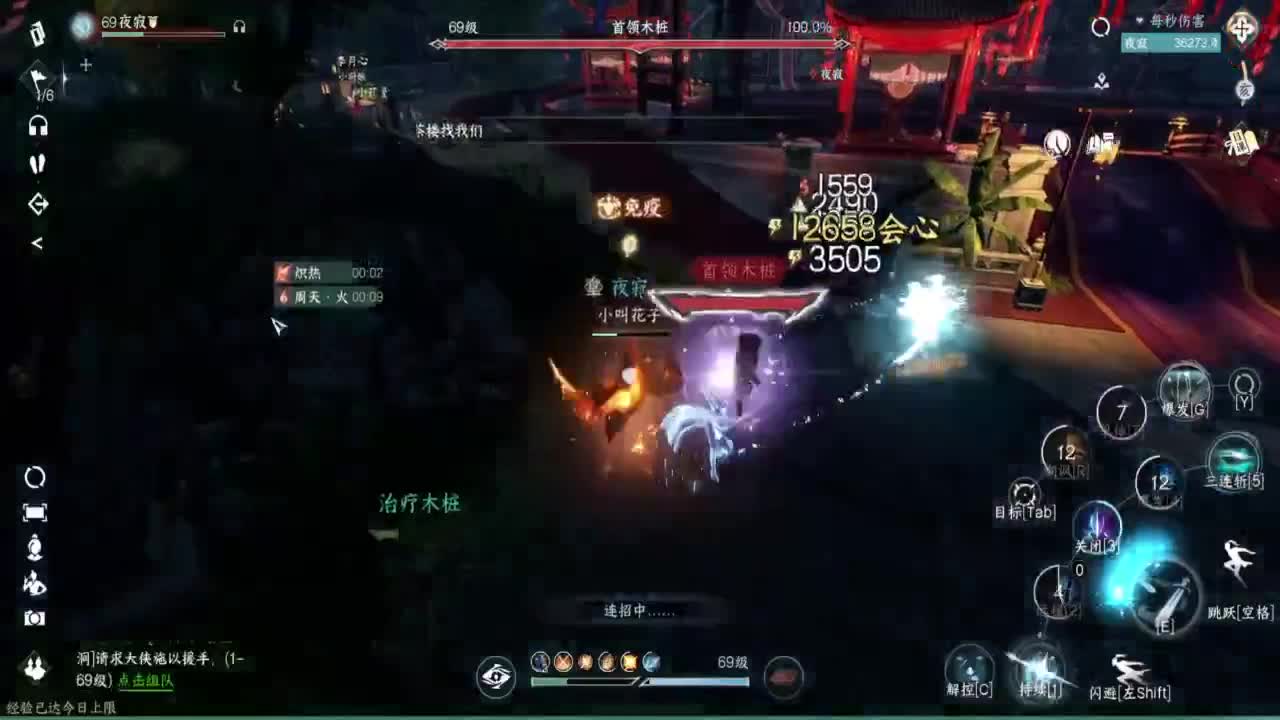
Task: Activate the 爆发[G] burst skill
Action: pos(1183,388)
